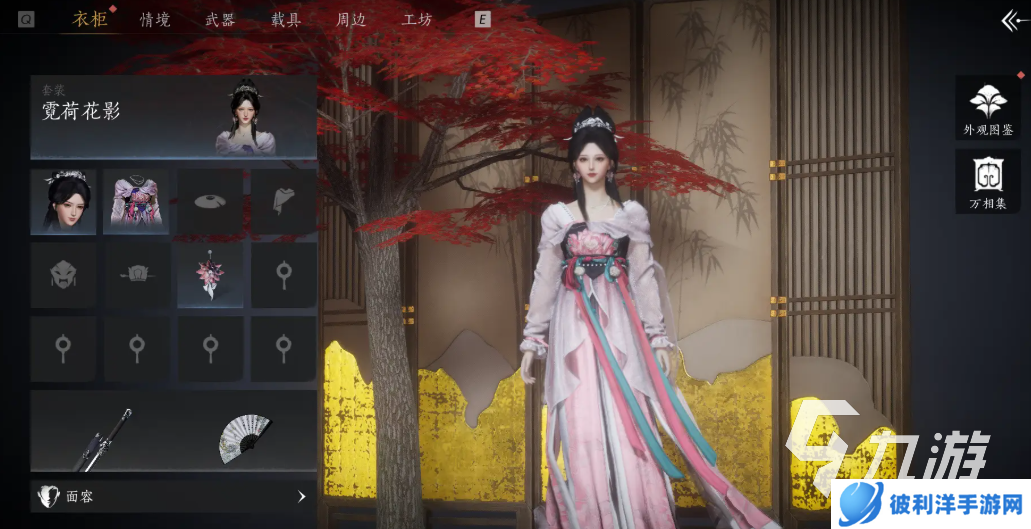Click the pink lotus ornament slot
1031x529 pixels.
pyautogui.click(x=210, y=275)
